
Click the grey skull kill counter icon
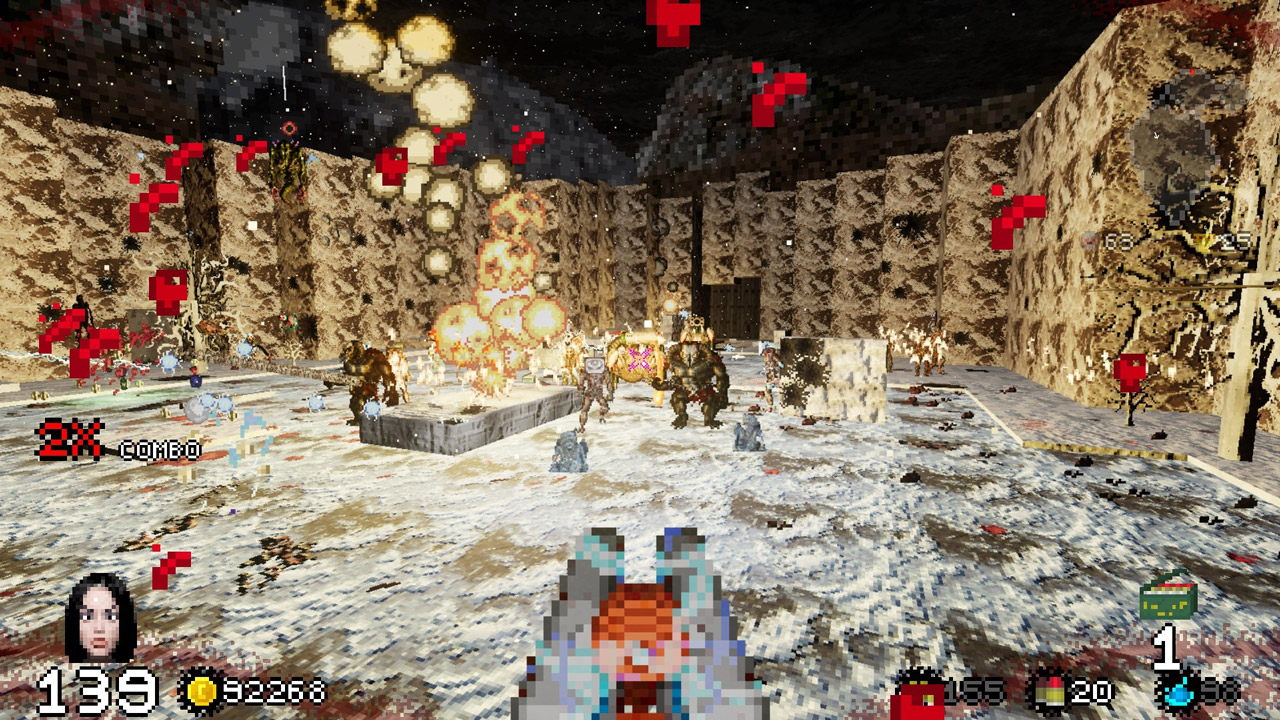click(x=1091, y=241)
